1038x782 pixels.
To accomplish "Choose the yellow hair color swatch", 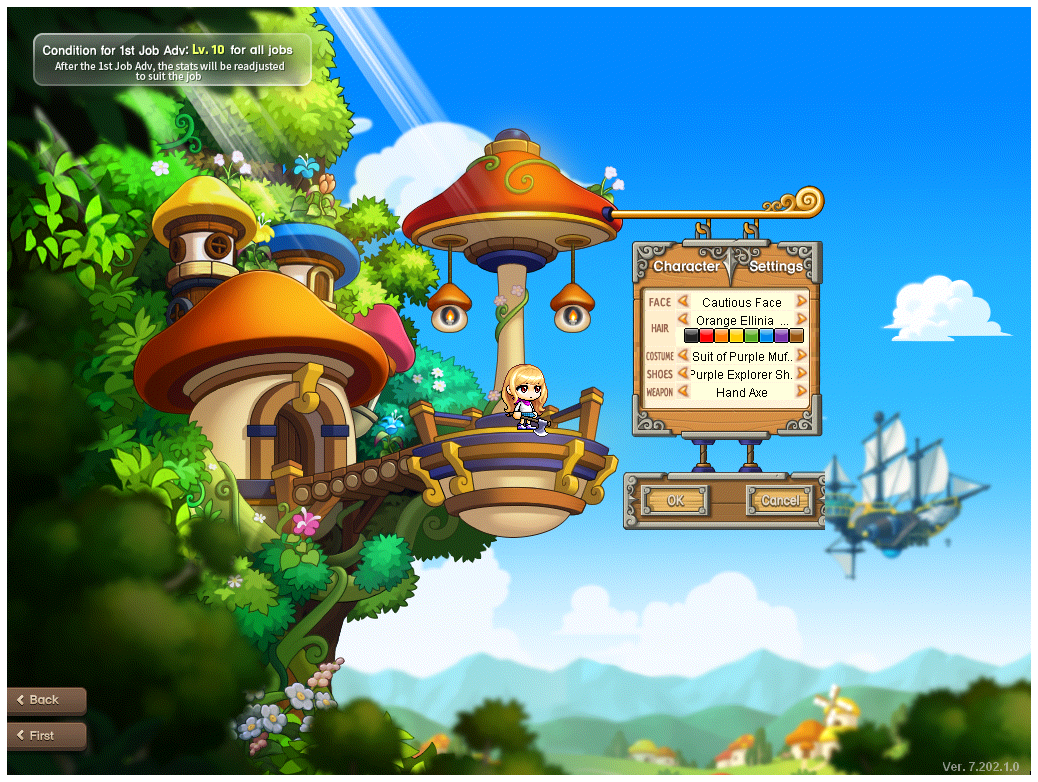I will pyautogui.click(x=736, y=336).
